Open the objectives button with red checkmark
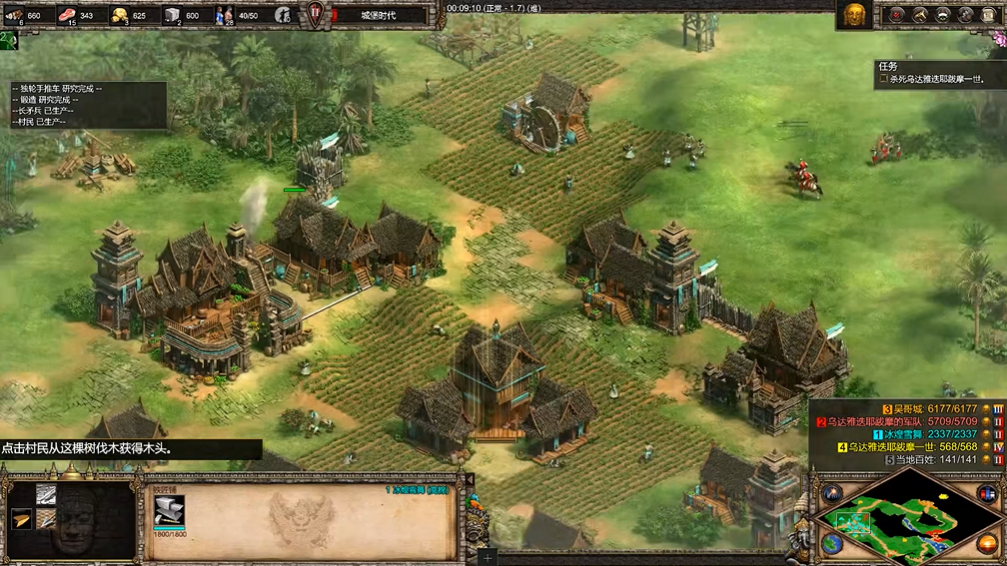Screen dimensions: 1007x566 tap(897, 14)
